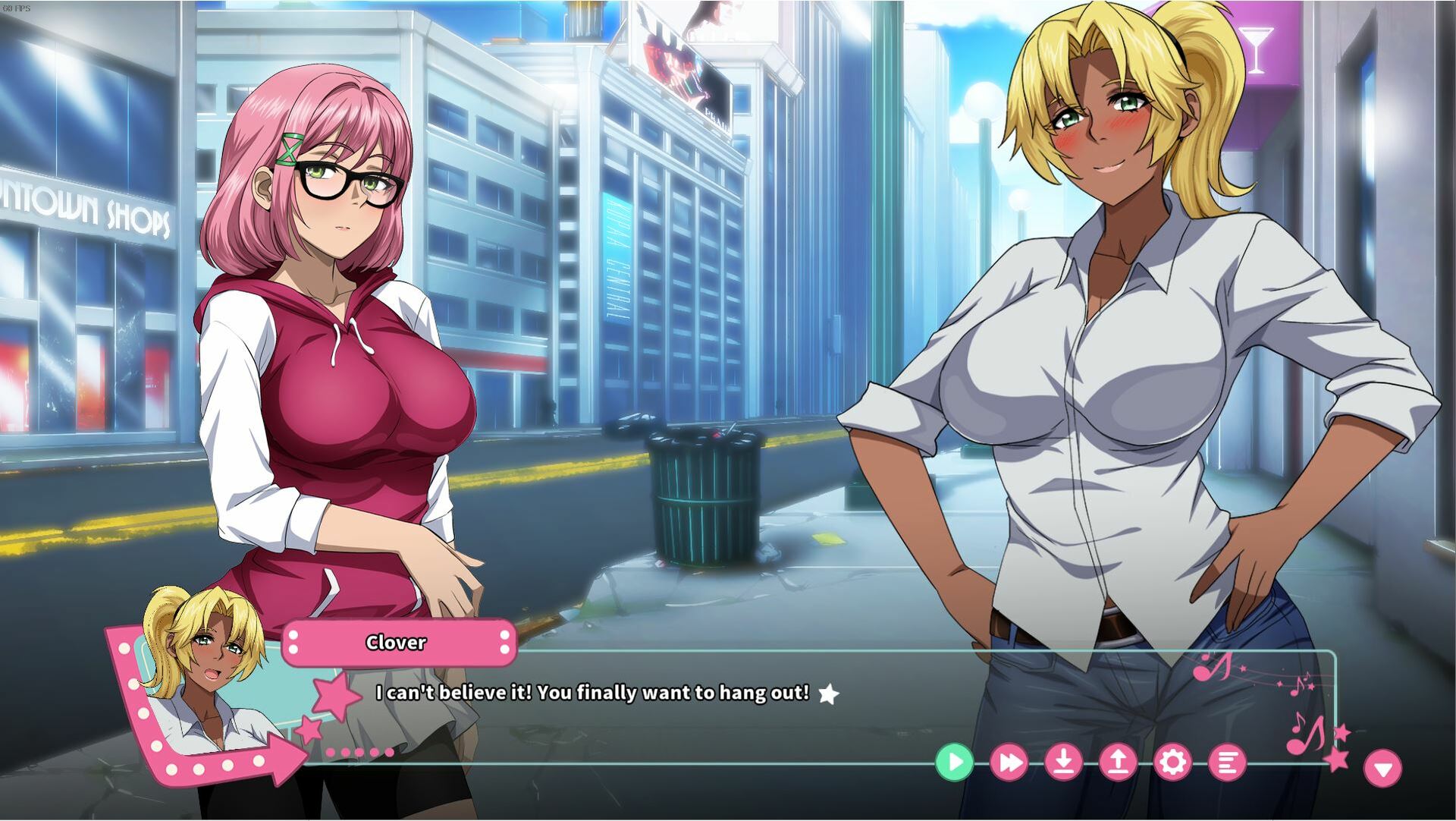Screen dimensions: 1456x821
Task: Show the dialogue log history icon
Action: click(x=1227, y=762)
